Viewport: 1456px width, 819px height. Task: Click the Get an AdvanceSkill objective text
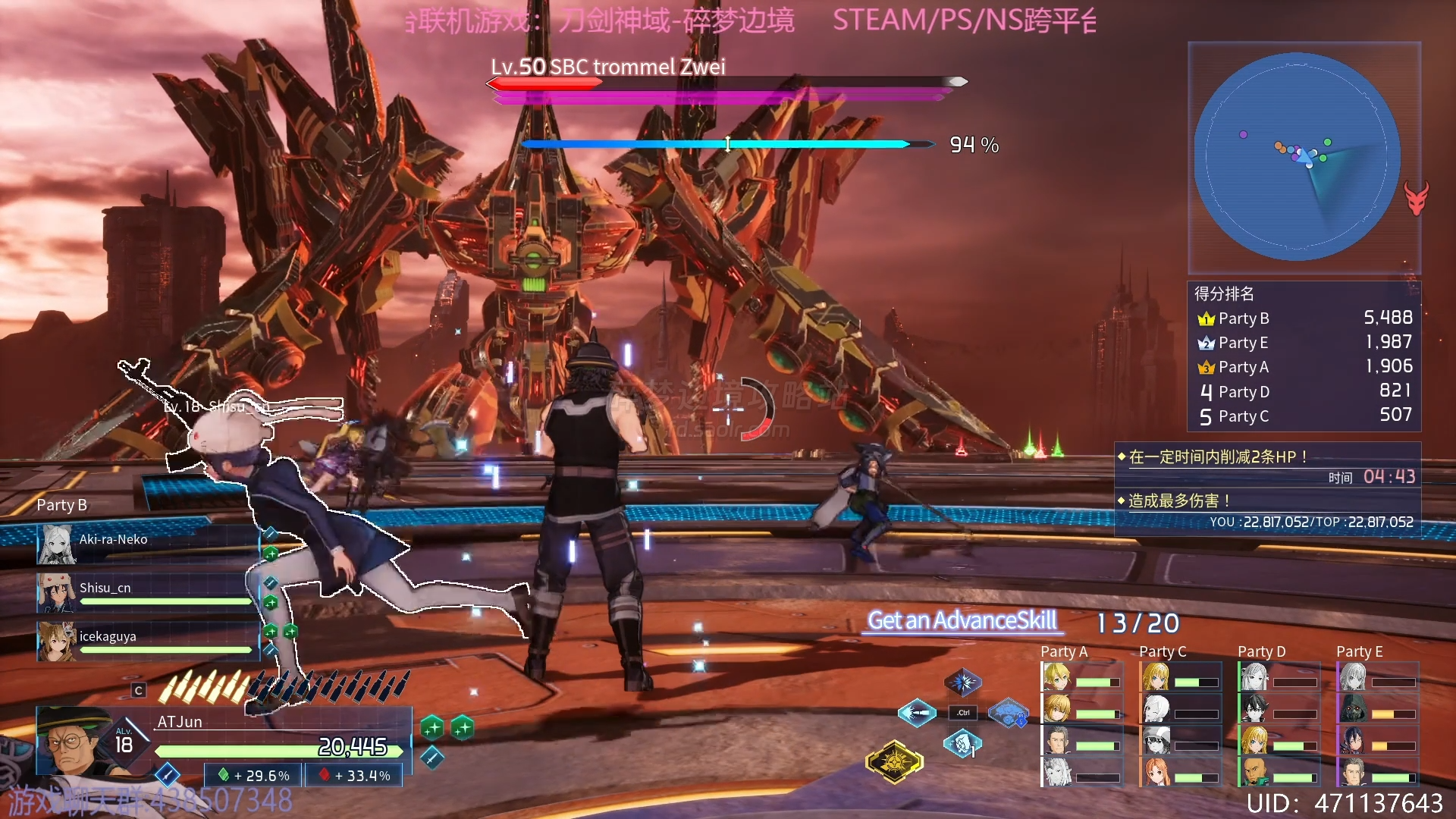962,621
